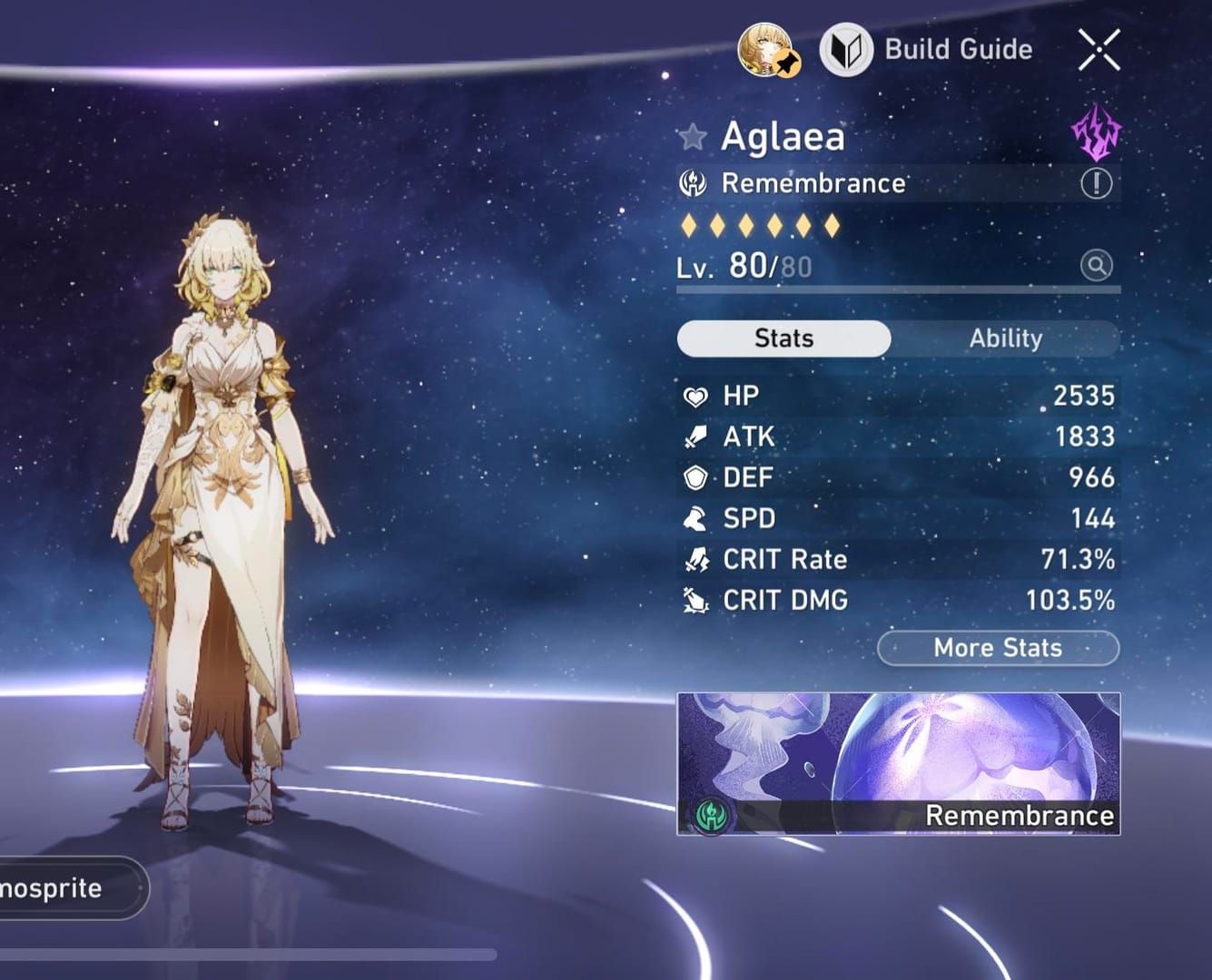
Task: Select the Stats tab
Action: pyautogui.click(x=783, y=338)
